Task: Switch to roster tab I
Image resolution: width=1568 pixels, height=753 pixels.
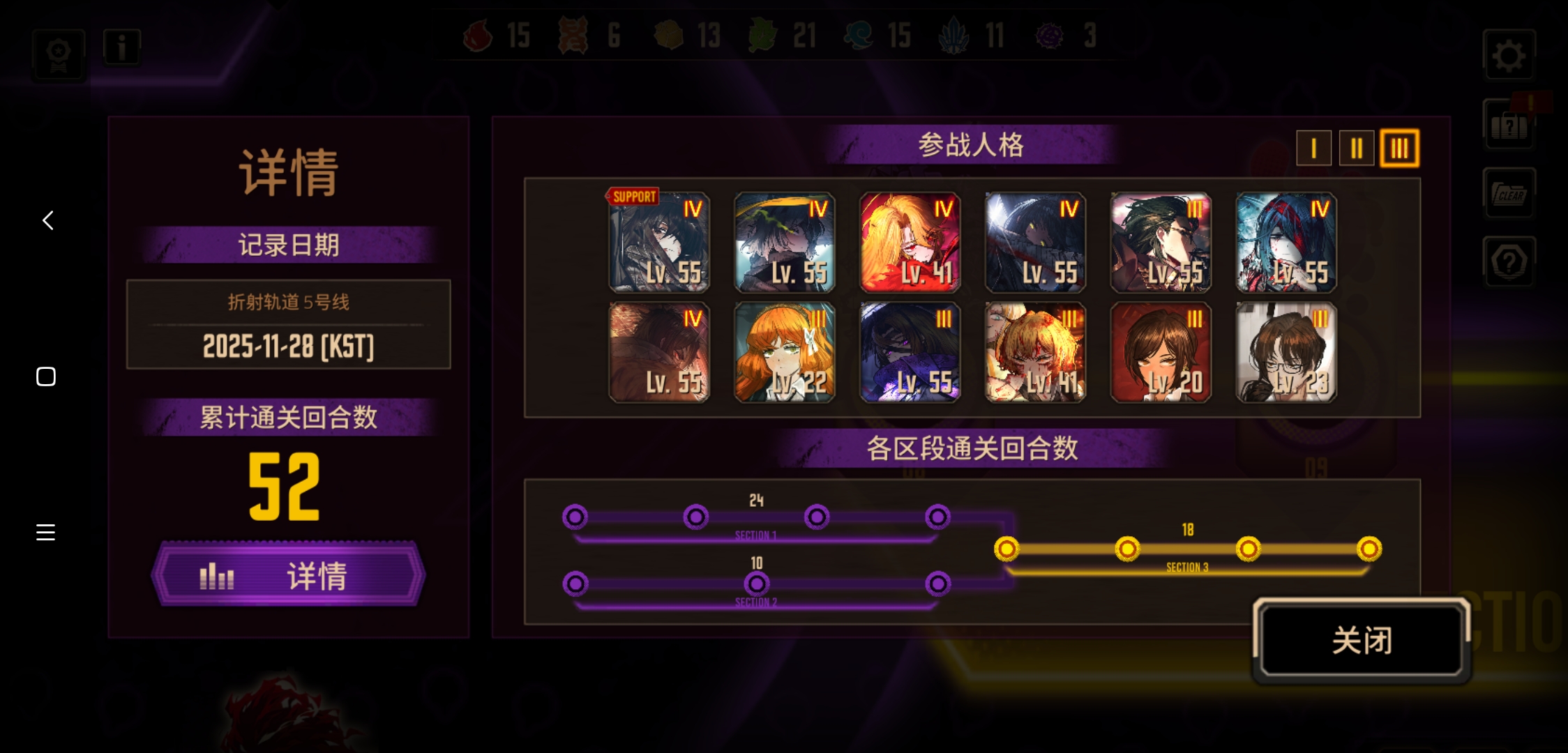Action: click(1314, 148)
